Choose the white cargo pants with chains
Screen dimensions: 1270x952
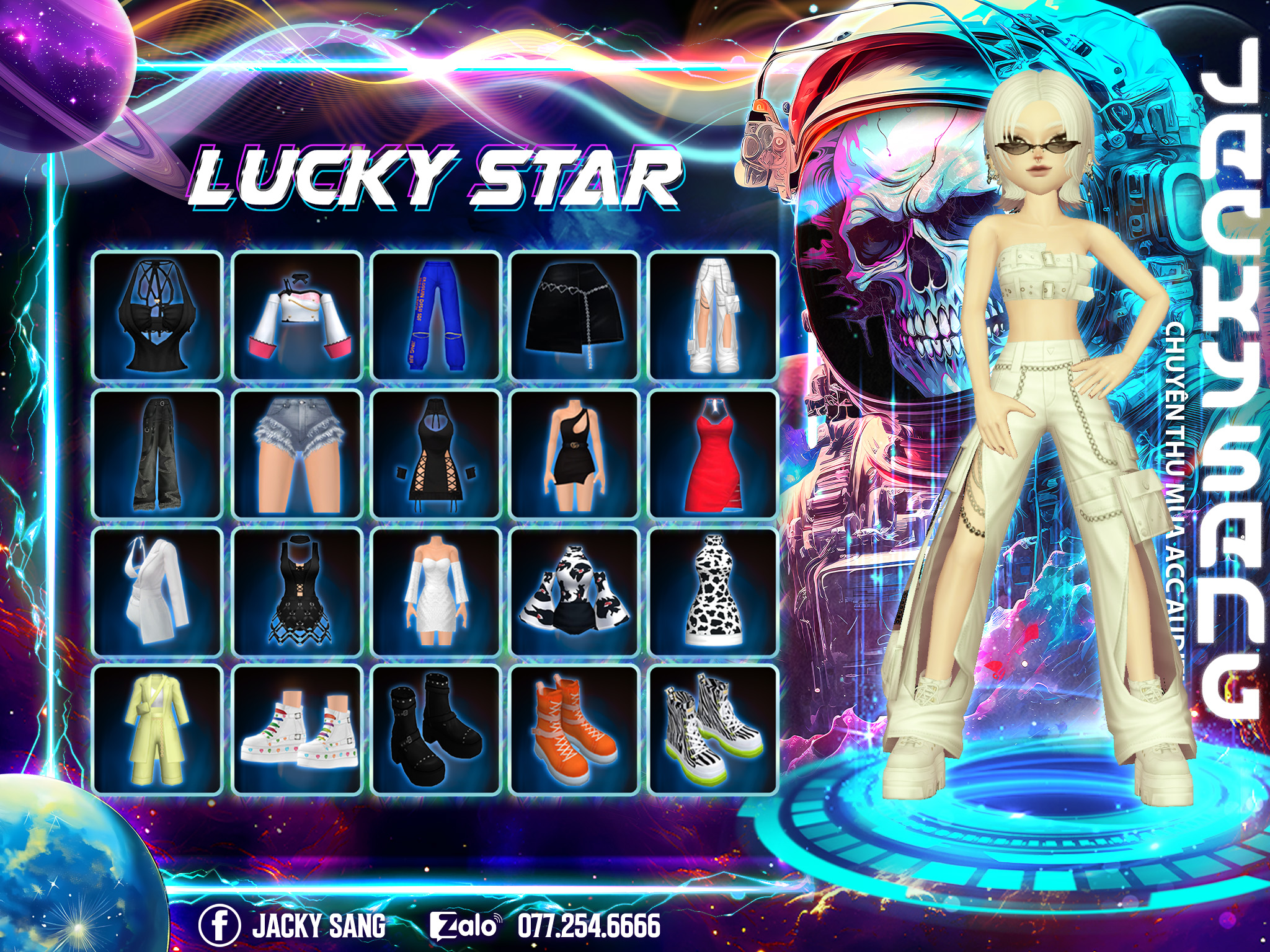click(713, 316)
